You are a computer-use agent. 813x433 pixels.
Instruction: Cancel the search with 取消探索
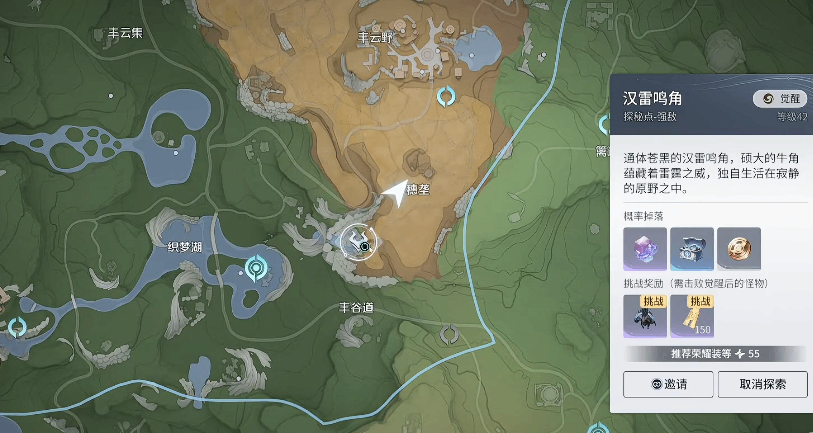(763, 384)
